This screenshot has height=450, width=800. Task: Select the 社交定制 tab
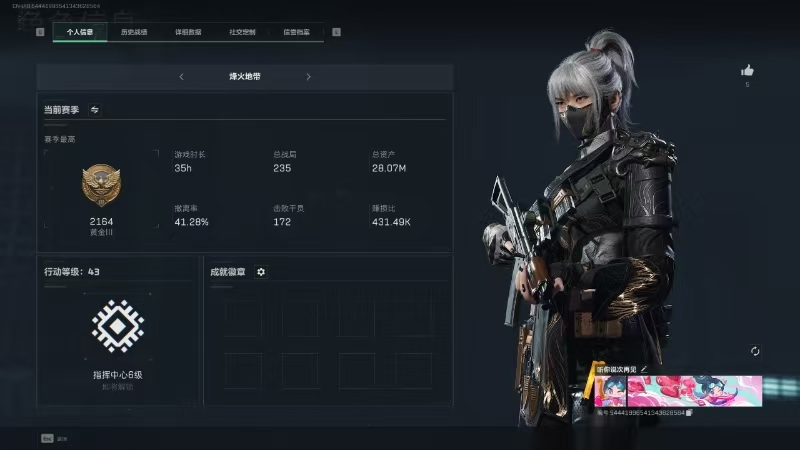click(x=242, y=32)
